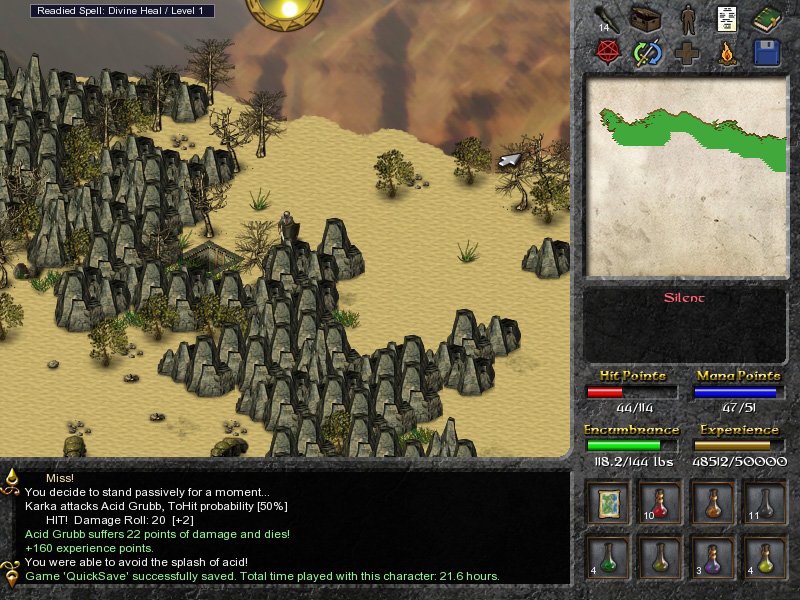Open save menu via blue floppy disk
Image resolution: width=800 pixels, height=600 pixels.
pos(766,52)
